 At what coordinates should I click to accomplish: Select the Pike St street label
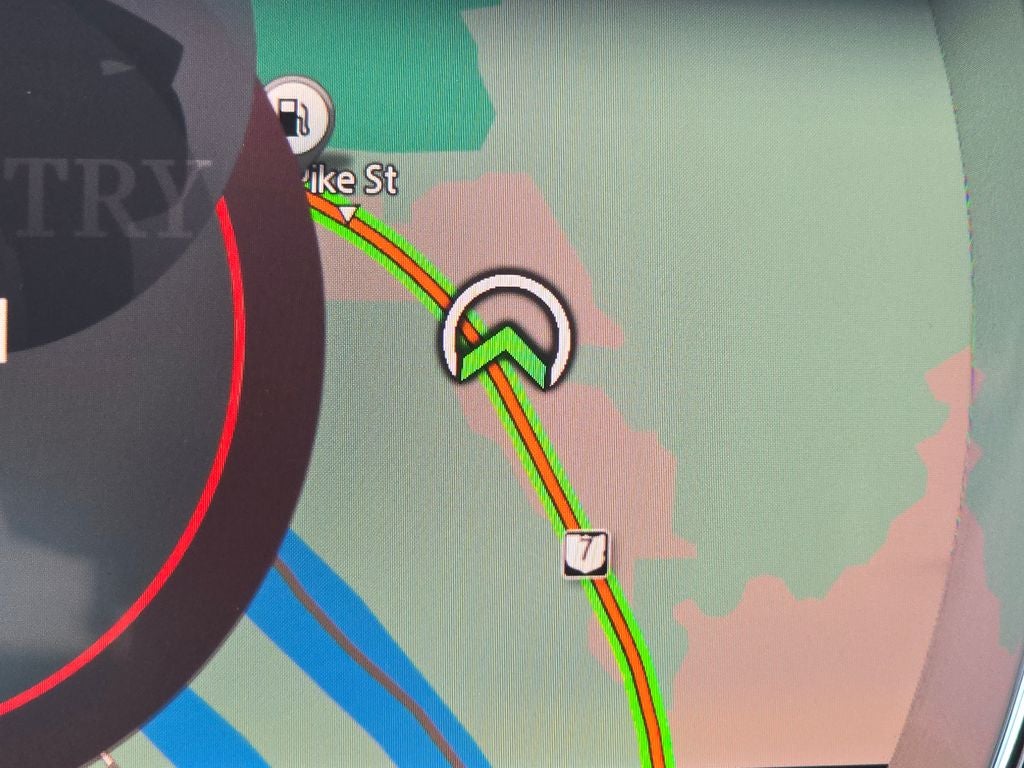[x=350, y=181]
